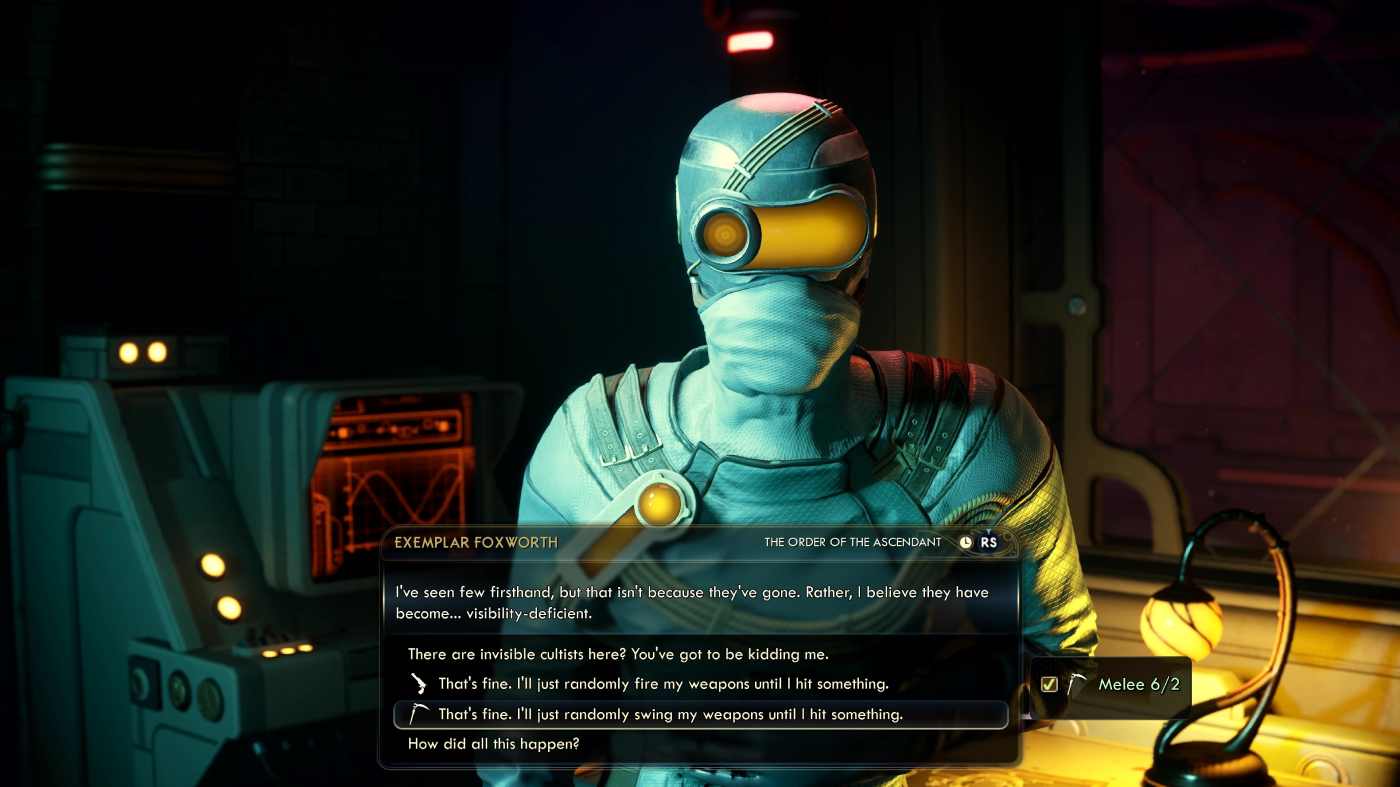The image size is (1400, 787).
Task: Collapse the dialogue response list panel
Action: click(x=700, y=698)
